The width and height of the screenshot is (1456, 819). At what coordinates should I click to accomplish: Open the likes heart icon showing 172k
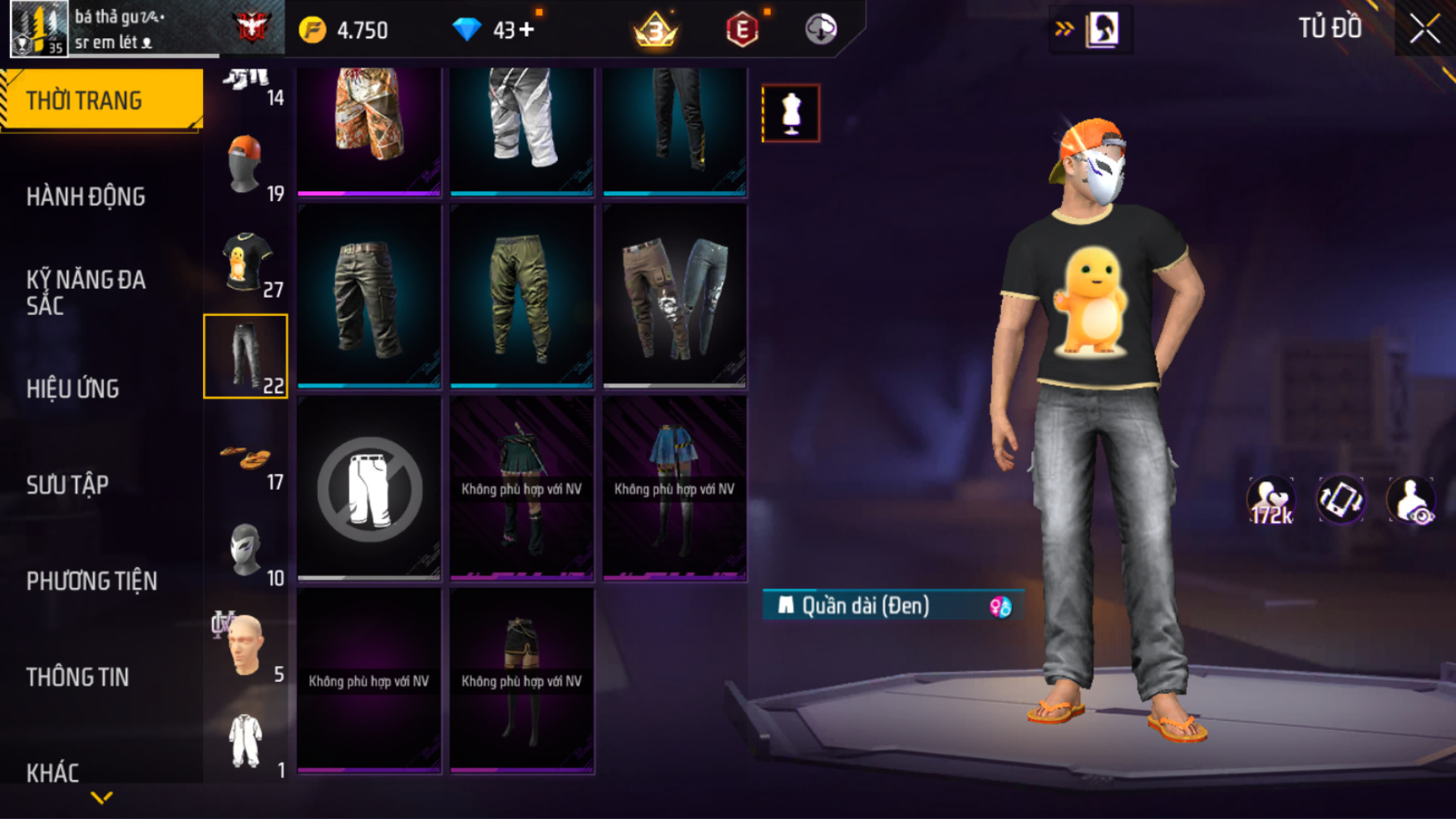point(1271,501)
